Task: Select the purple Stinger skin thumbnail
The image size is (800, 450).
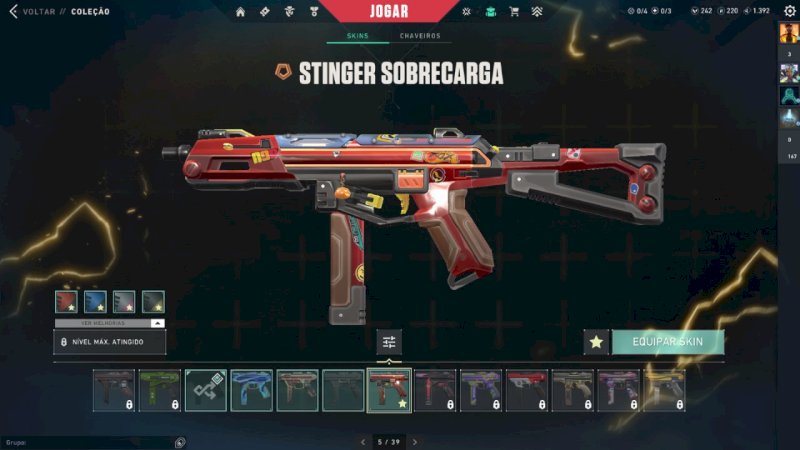Action: point(480,390)
